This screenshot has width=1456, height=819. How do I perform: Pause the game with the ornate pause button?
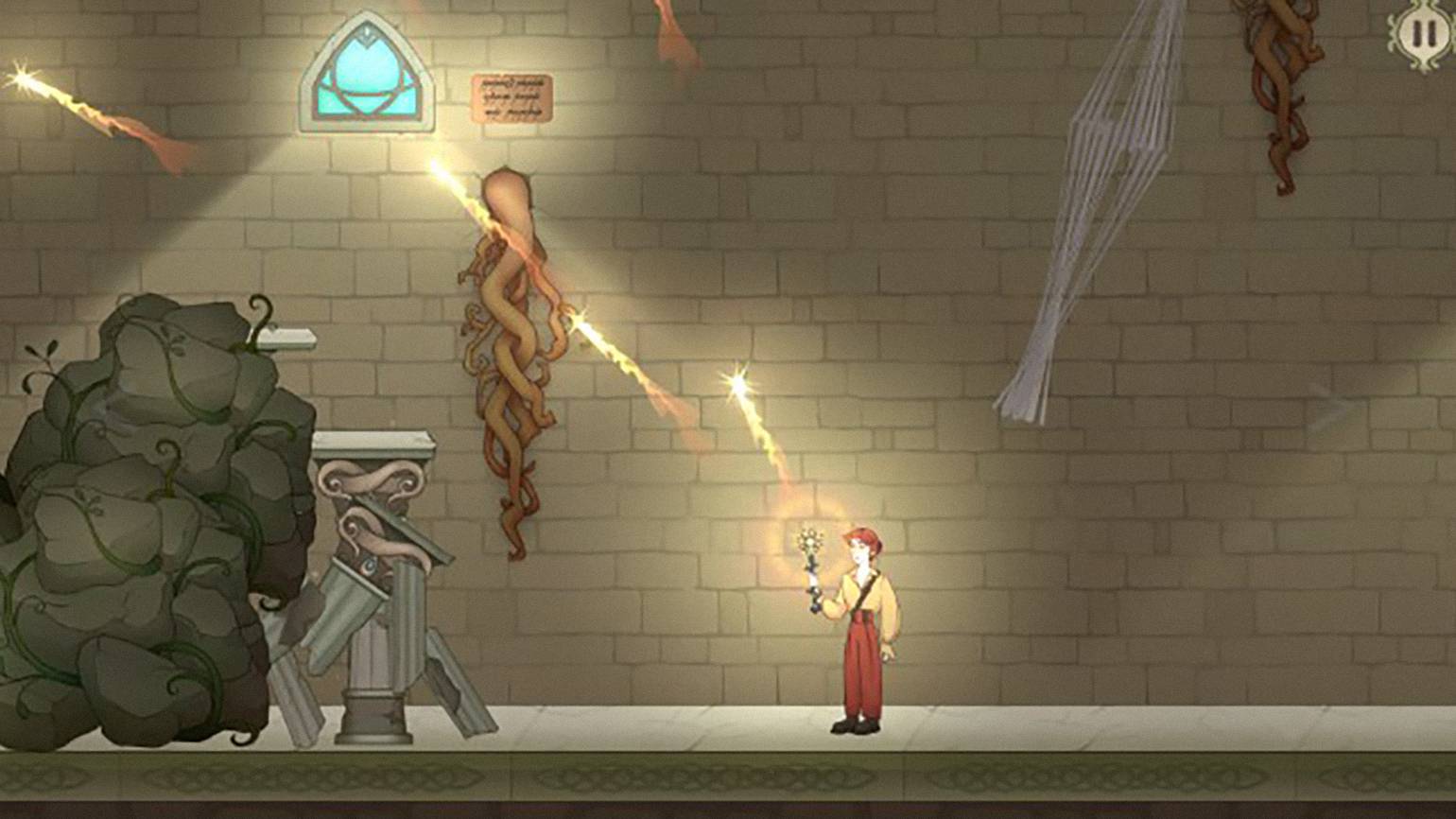[x=1422, y=36]
